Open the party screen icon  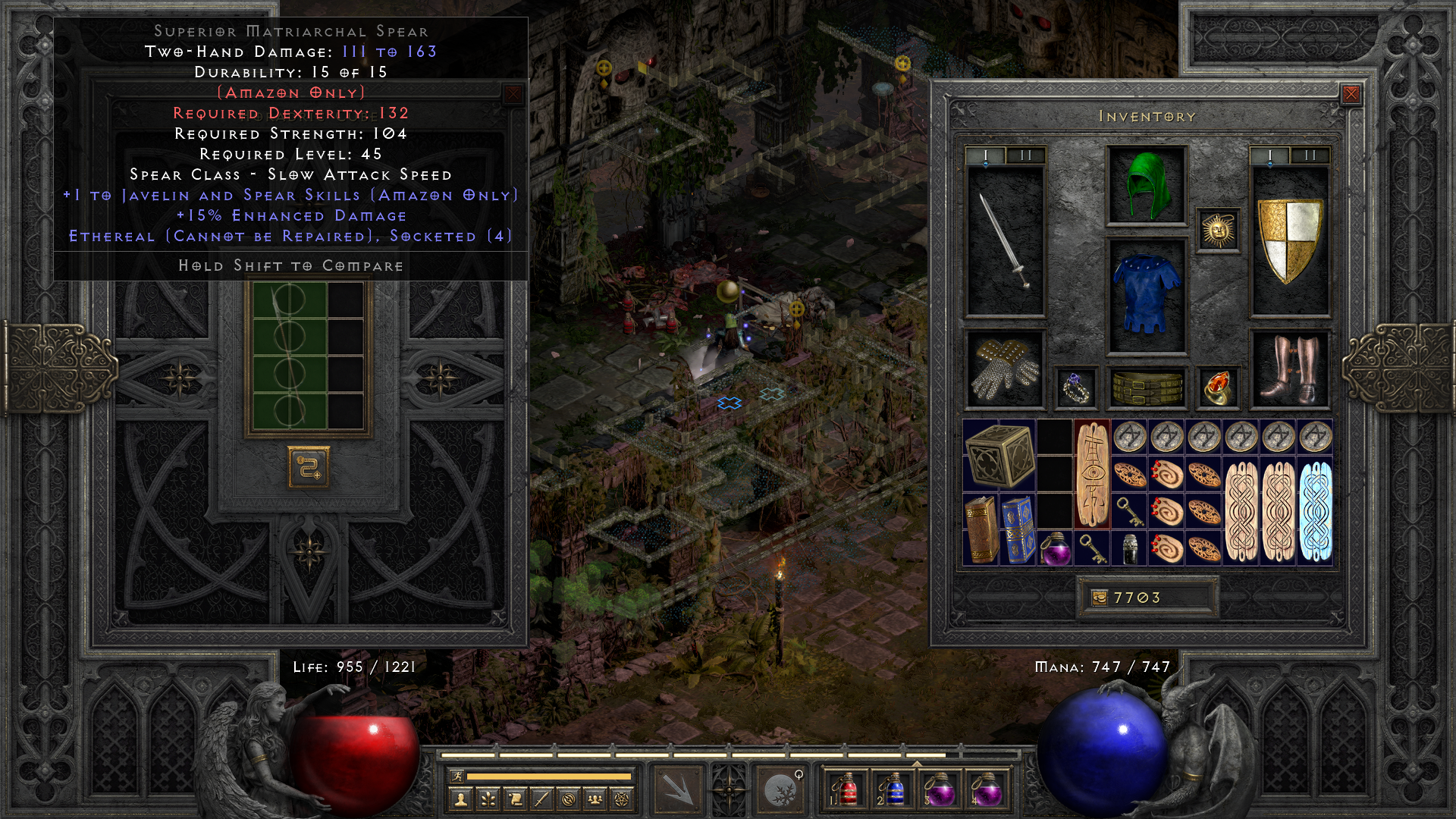tap(596, 799)
